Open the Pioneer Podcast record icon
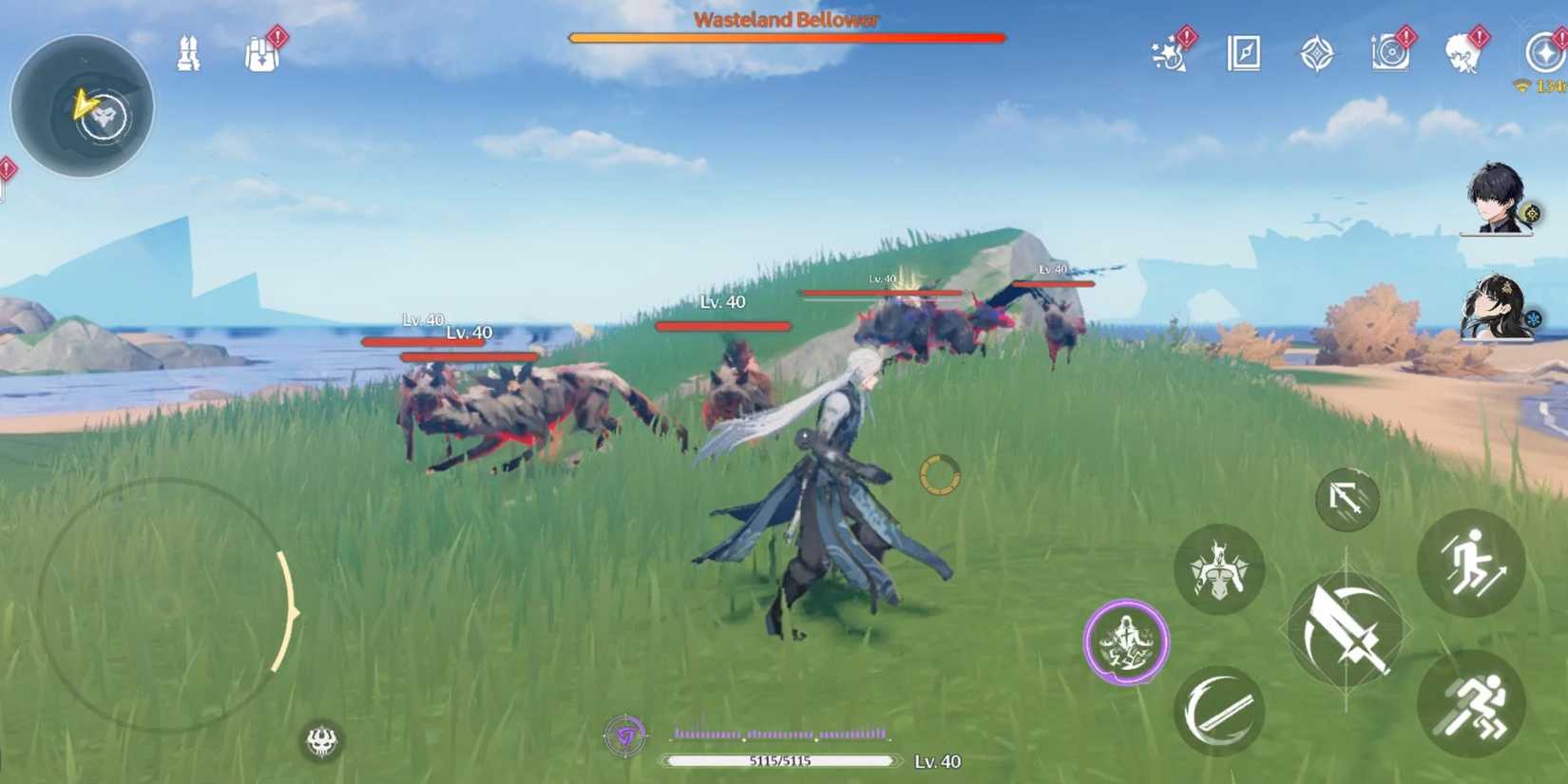This screenshot has height=784, width=1568. tap(1389, 55)
